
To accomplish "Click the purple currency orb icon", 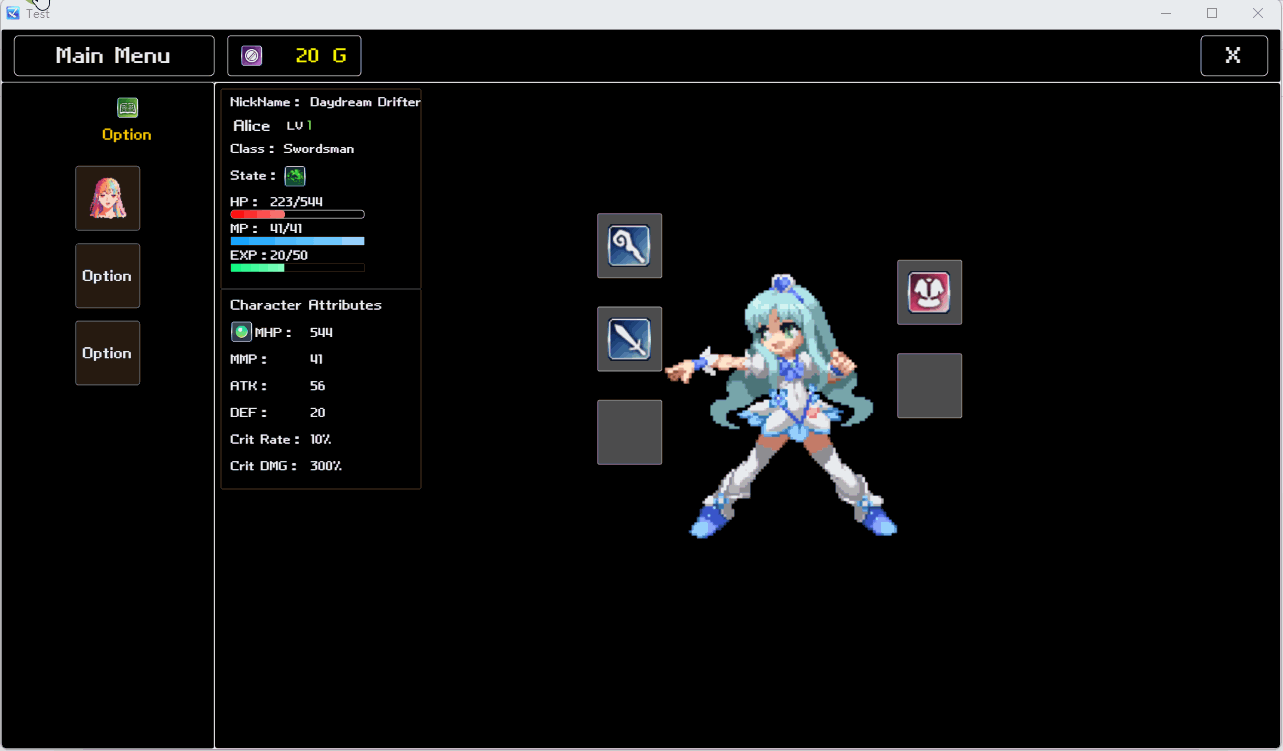I will 250,55.
